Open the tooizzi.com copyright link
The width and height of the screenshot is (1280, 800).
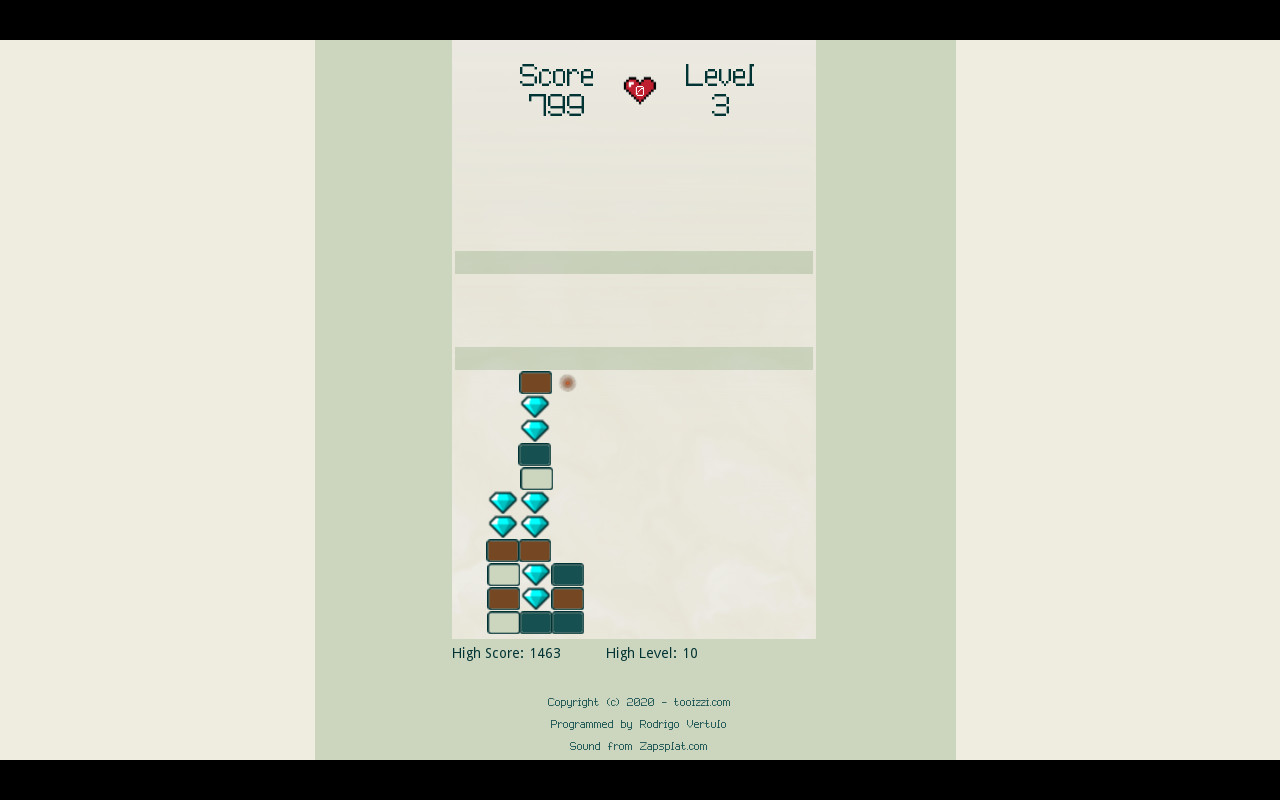pyautogui.click(x=703, y=702)
